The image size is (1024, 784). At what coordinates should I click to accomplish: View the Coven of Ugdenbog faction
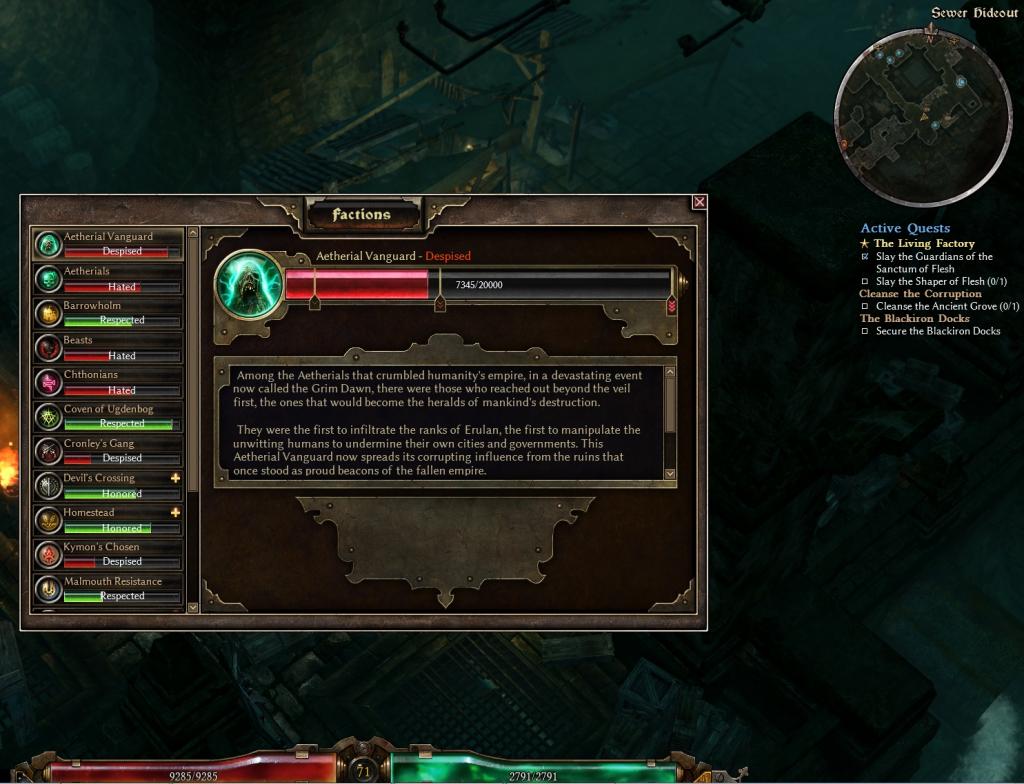coord(108,417)
